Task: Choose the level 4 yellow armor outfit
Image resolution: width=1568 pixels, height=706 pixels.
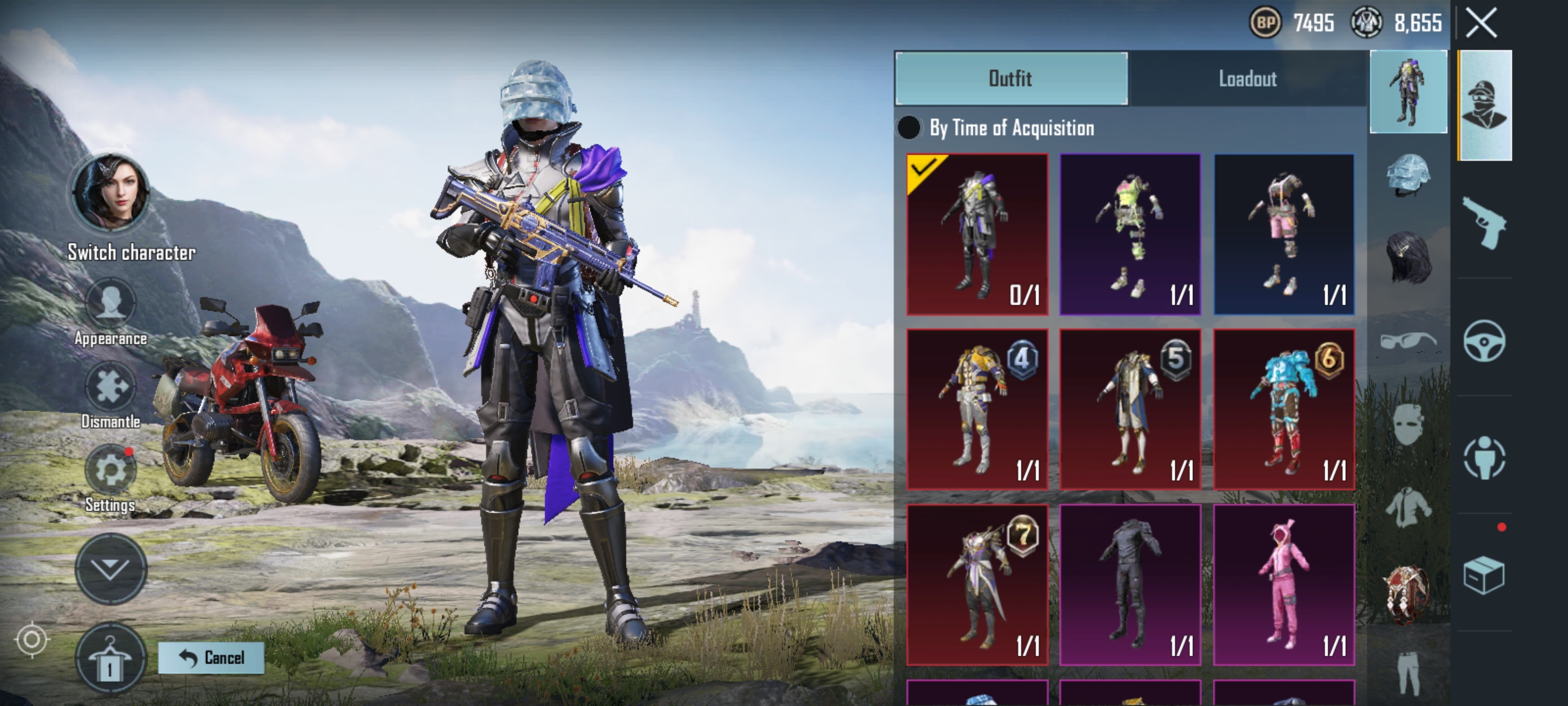Action: coord(977,409)
